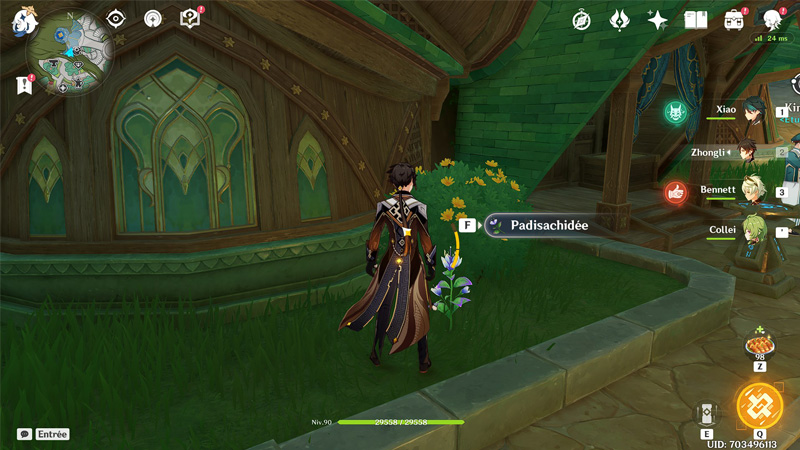Screen dimensions: 800x450
Task: Open the Wish four-pointed star icon
Action: (657, 19)
